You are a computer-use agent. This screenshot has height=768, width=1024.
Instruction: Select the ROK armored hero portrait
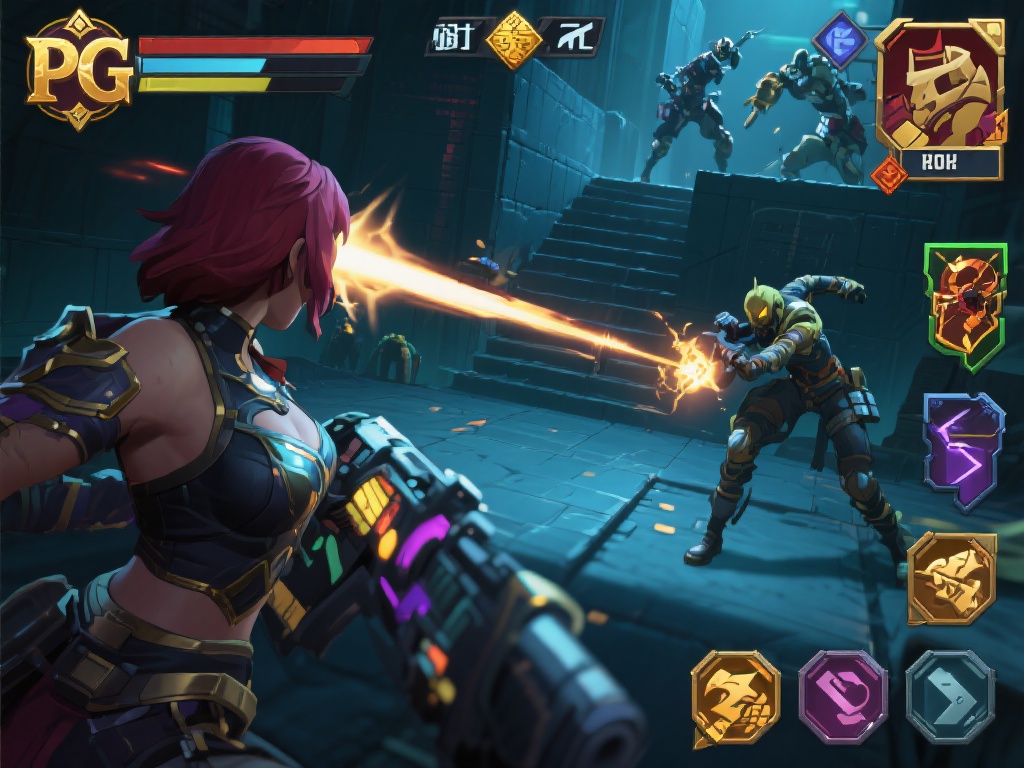click(x=940, y=88)
